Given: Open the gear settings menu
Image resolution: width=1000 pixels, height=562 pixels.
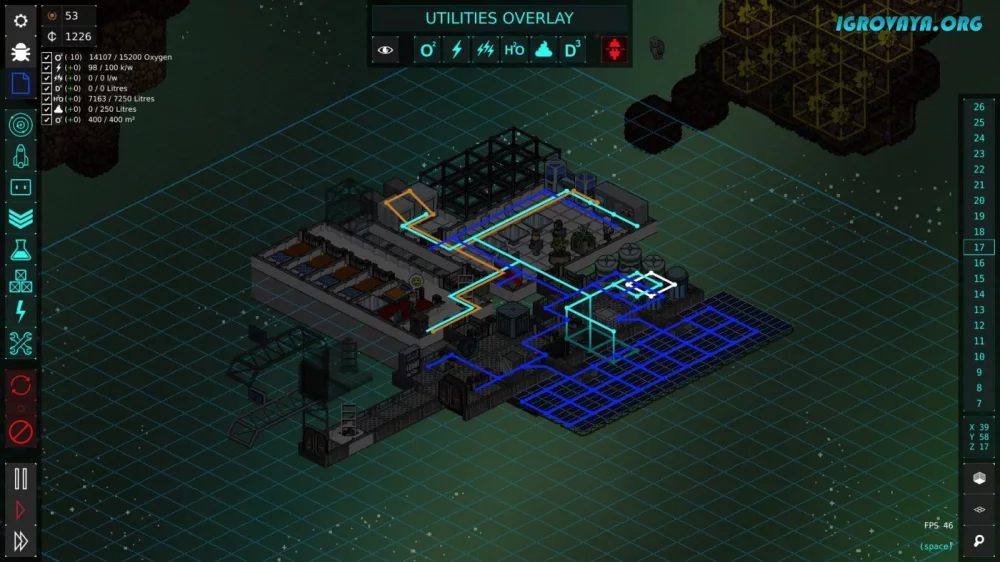Looking at the screenshot, I should (20, 20).
